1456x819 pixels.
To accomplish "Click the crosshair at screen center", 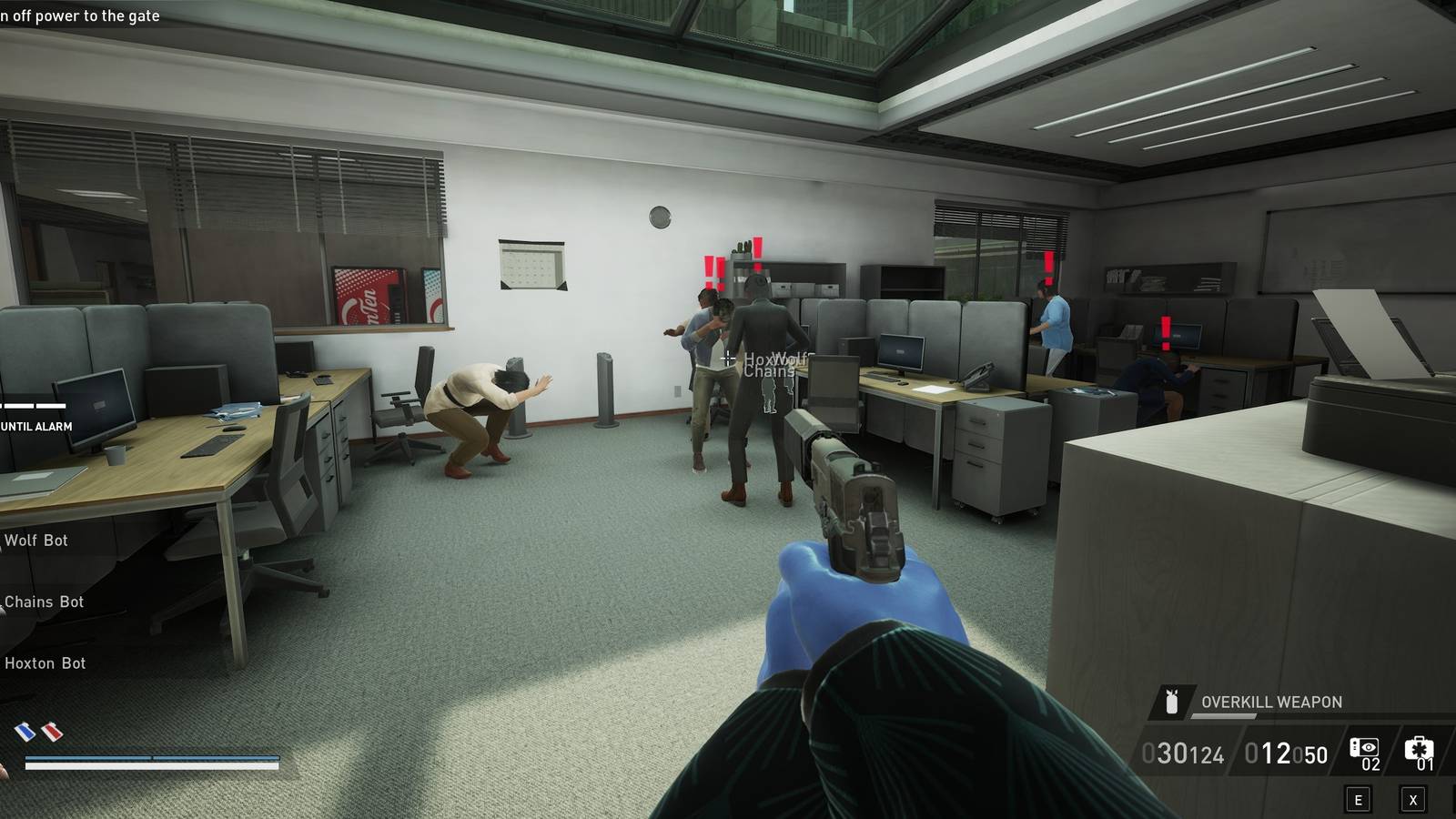I will (728, 358).
